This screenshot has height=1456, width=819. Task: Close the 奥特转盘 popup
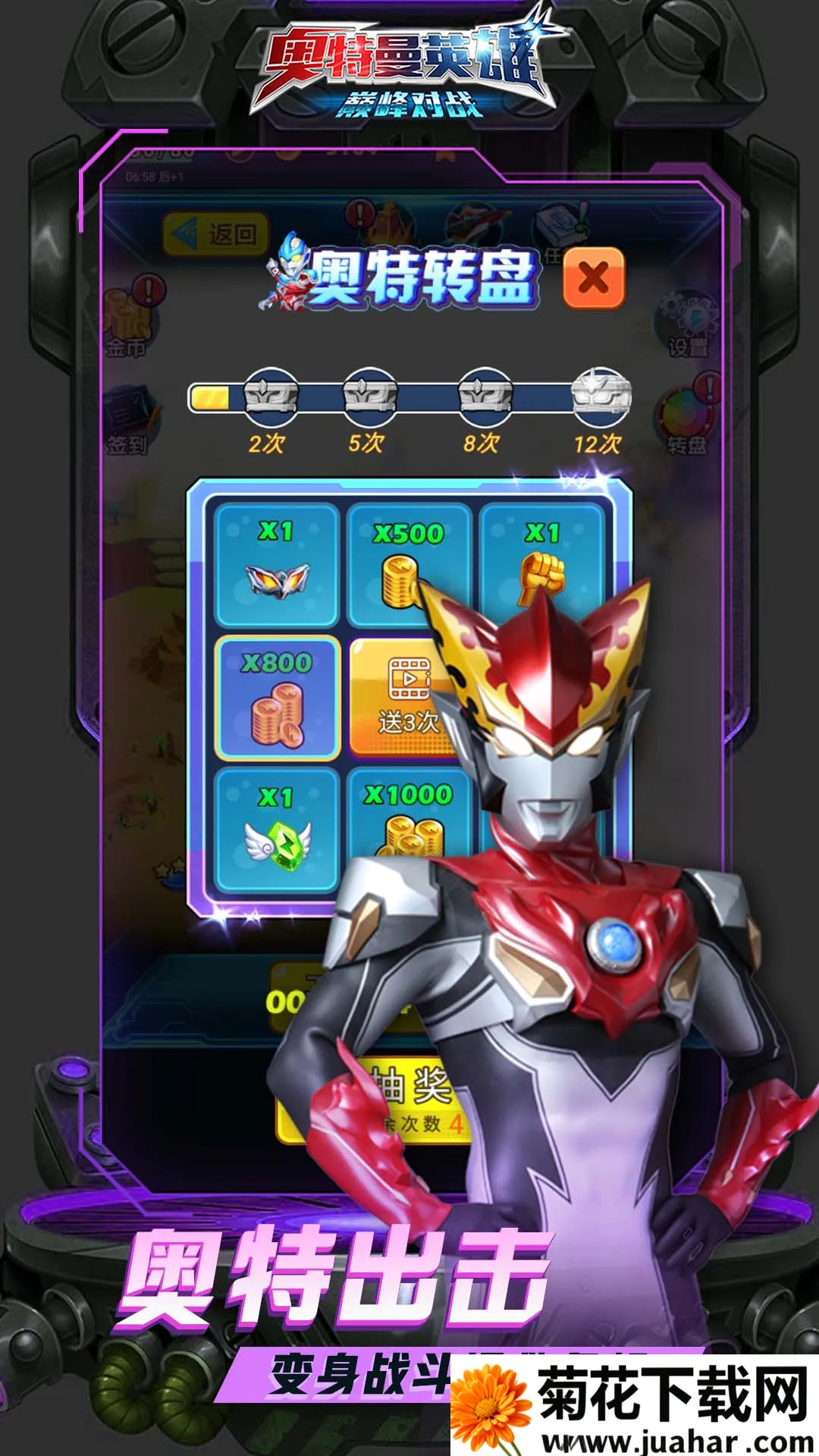pos(594,278)
